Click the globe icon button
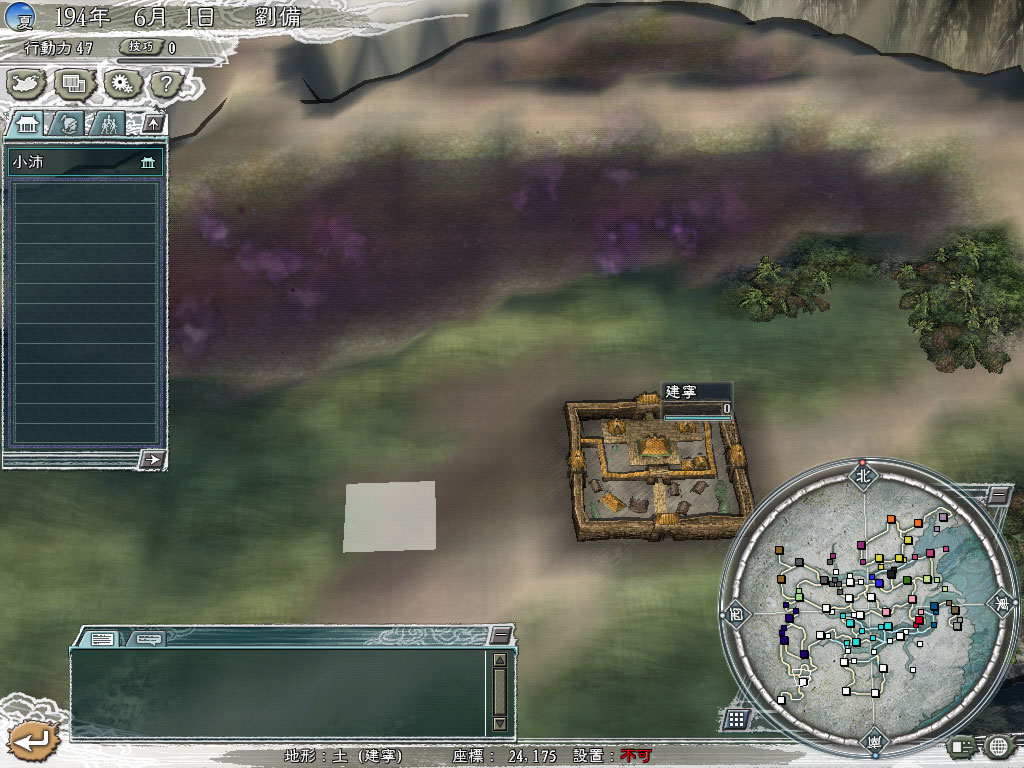Image resolution: width=1024 pixels, height=768 pixels. tap(997, 746)
